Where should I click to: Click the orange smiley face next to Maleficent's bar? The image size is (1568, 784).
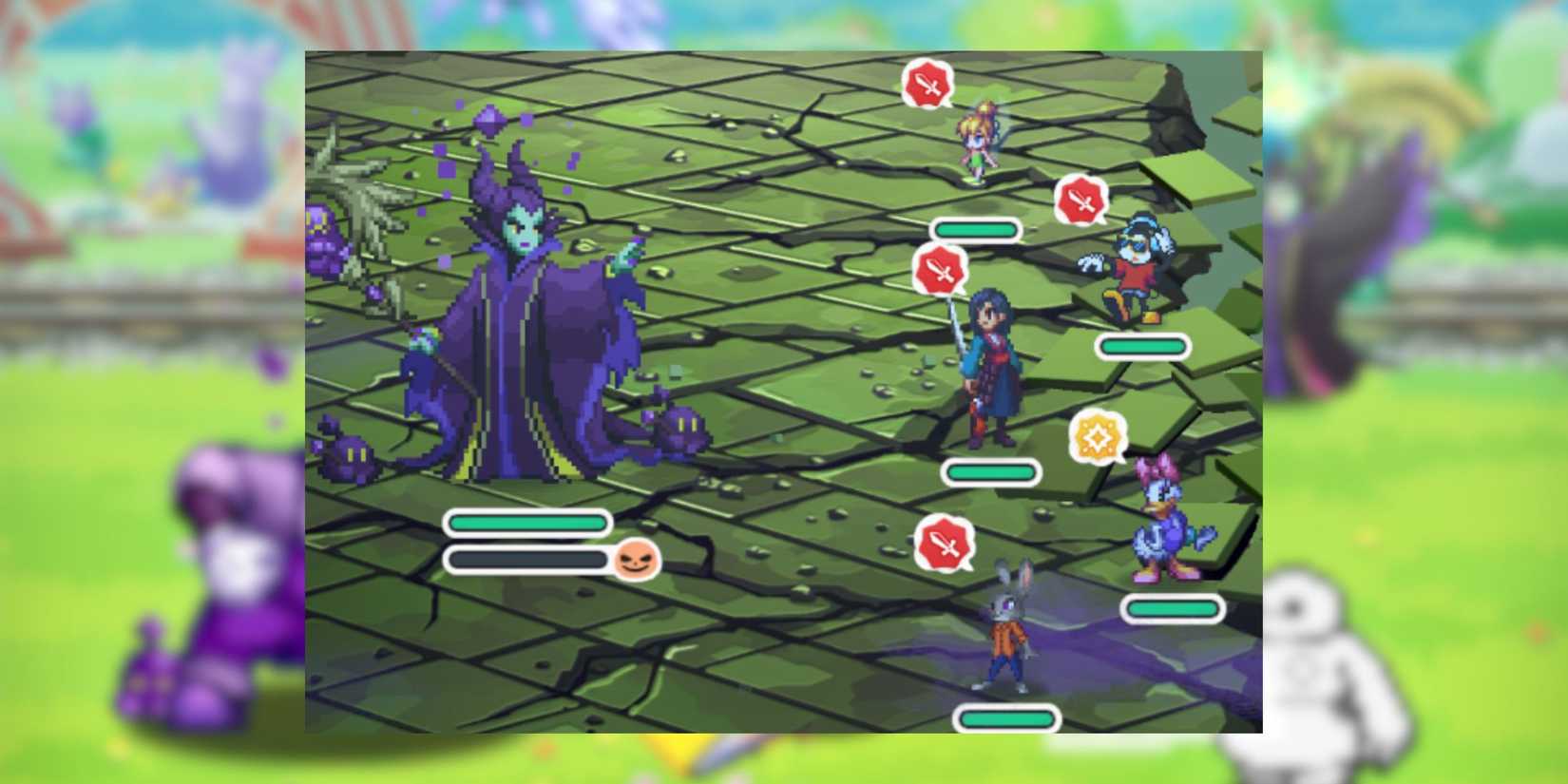tap(638, 562)
